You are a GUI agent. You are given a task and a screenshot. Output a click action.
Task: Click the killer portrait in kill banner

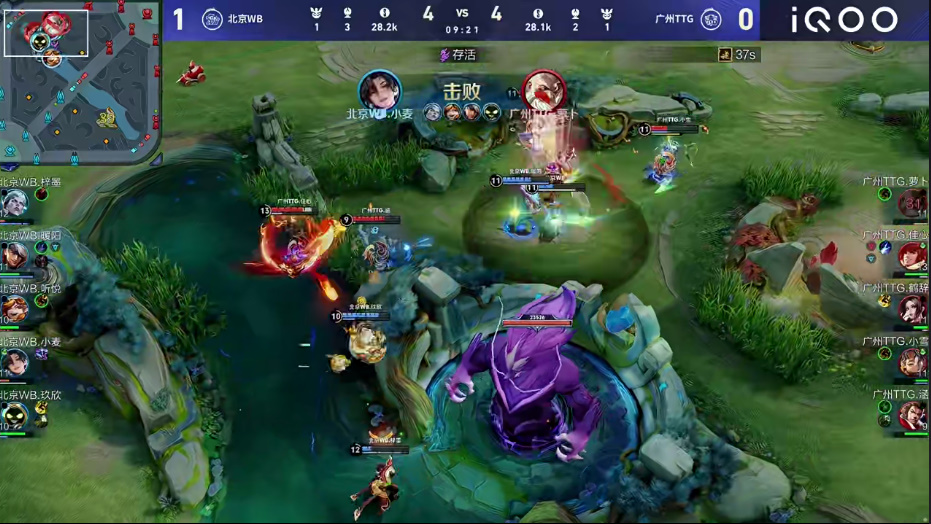(x=380, y=91)
